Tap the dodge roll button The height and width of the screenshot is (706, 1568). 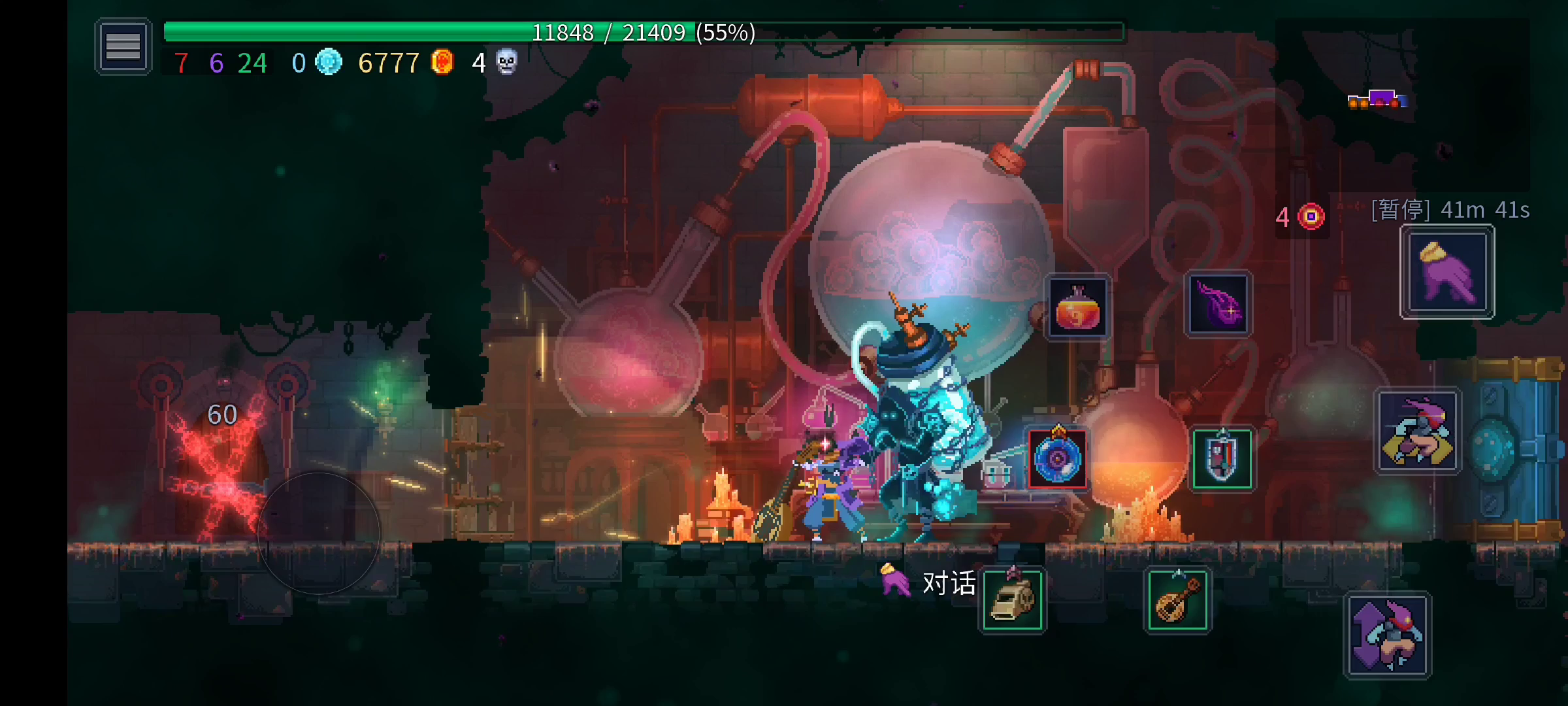click(1418, 432)
